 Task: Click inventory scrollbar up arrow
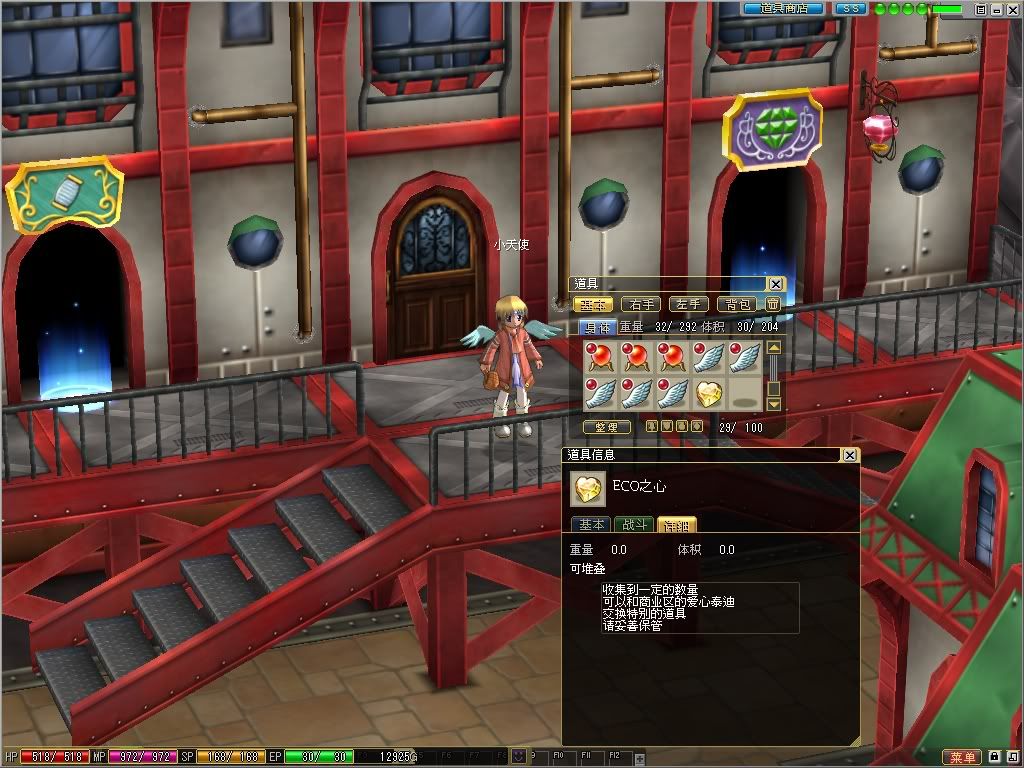773,348
